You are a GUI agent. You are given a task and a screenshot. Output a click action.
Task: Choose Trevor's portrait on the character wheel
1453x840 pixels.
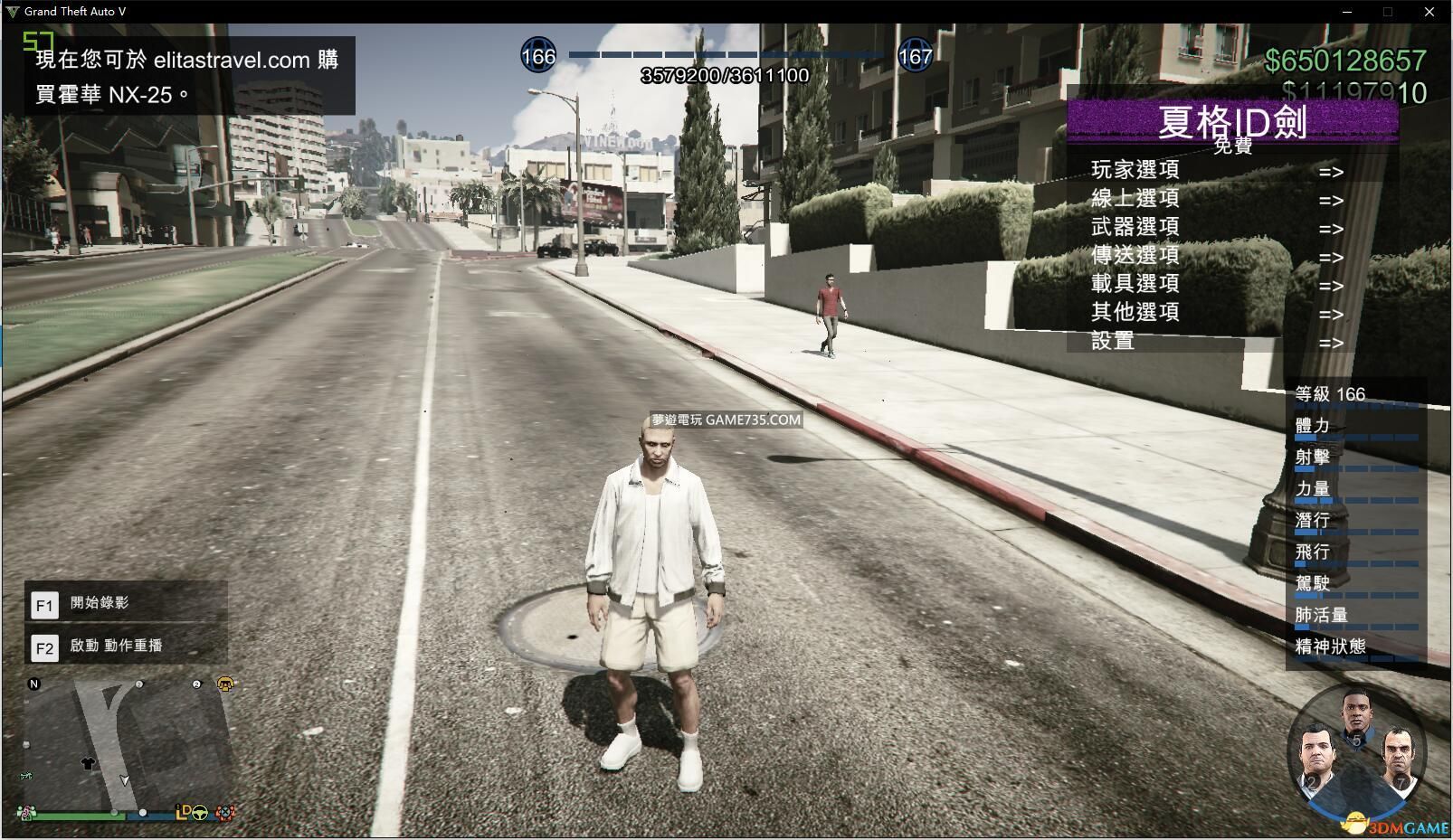[1398, 758]
